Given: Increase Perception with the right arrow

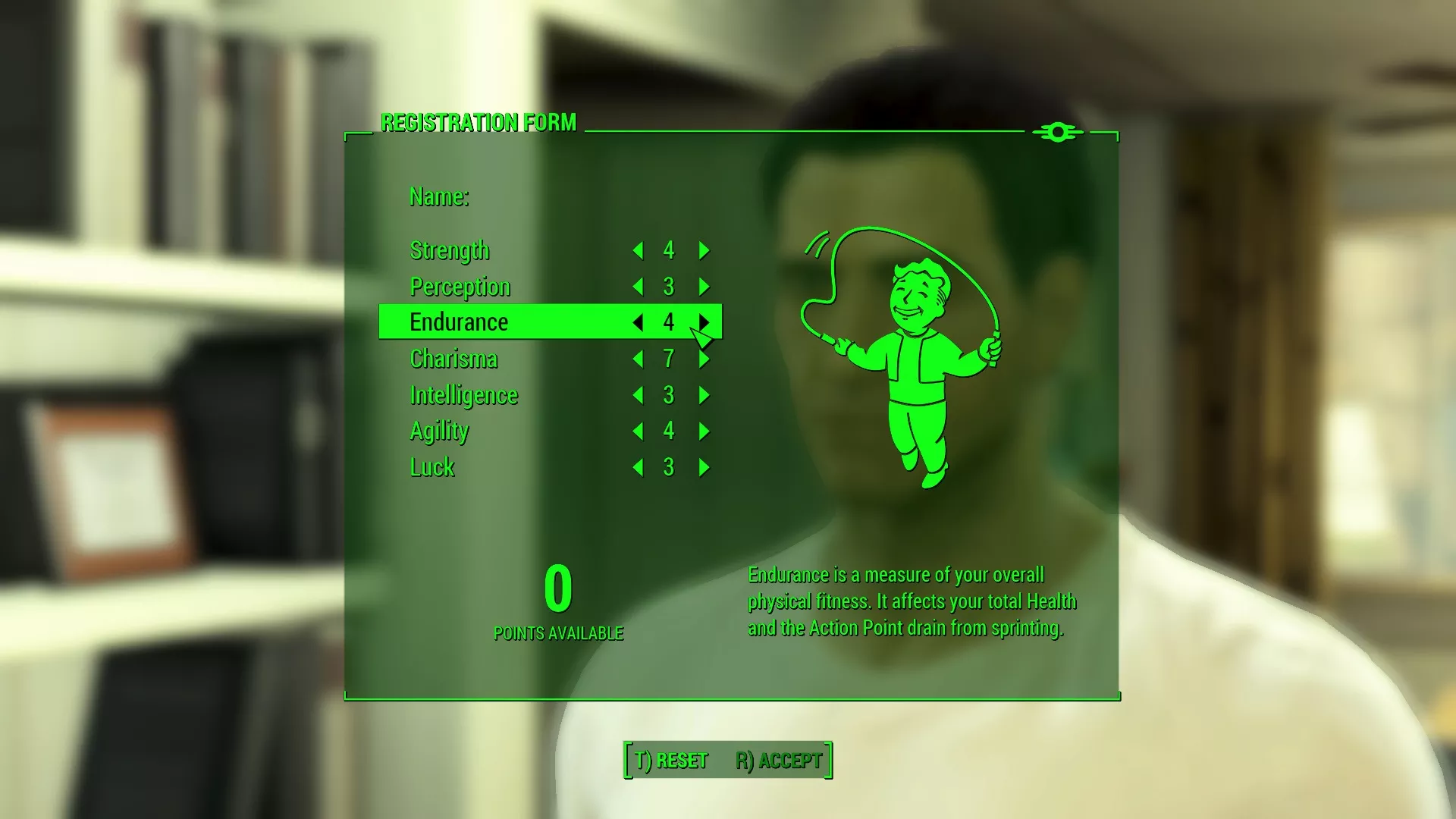Looking at the screenshot, I should [704, 287].
